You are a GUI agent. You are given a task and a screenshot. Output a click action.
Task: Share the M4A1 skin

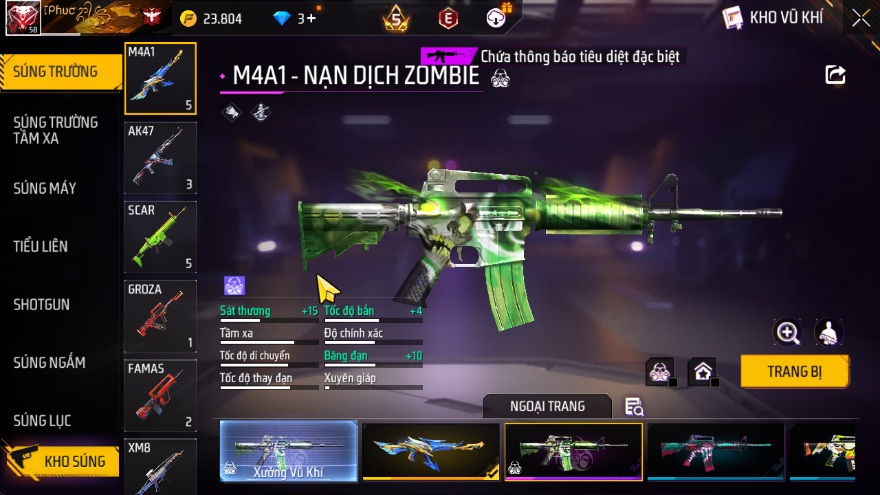[835, 75]
